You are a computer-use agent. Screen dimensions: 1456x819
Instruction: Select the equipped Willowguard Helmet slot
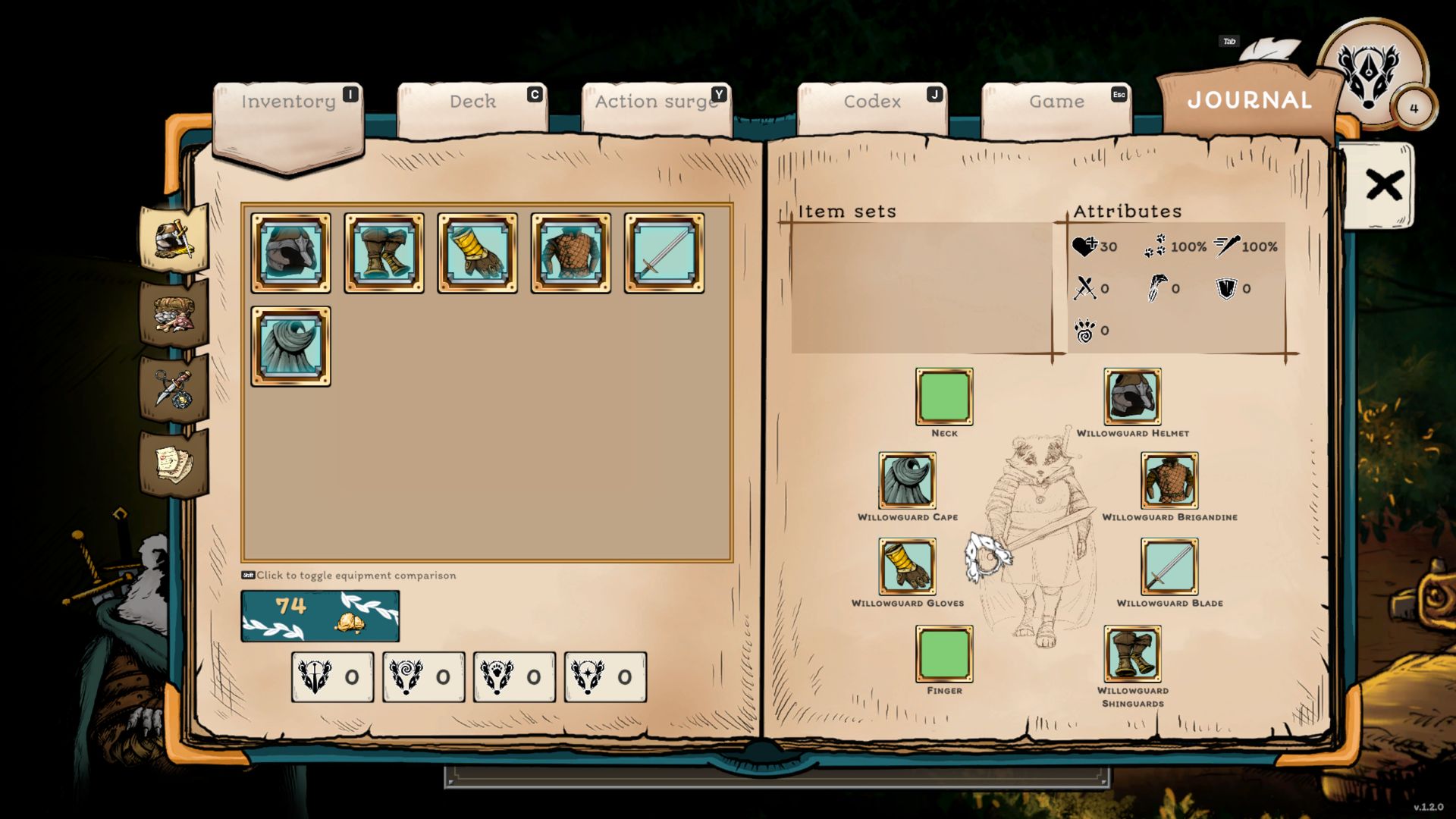point(1132,397)
